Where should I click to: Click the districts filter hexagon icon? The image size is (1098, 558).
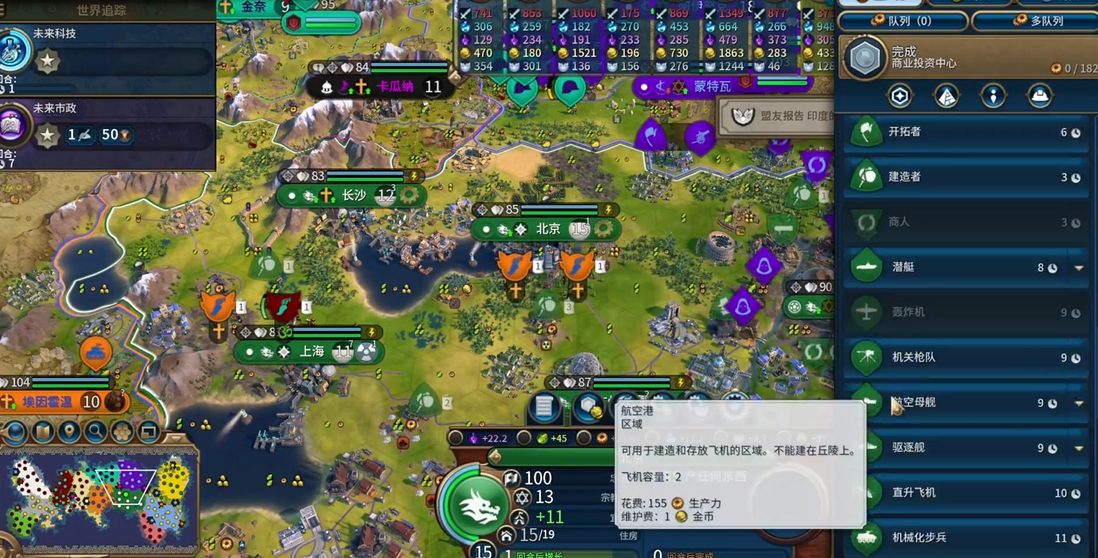tap(900, 96)
